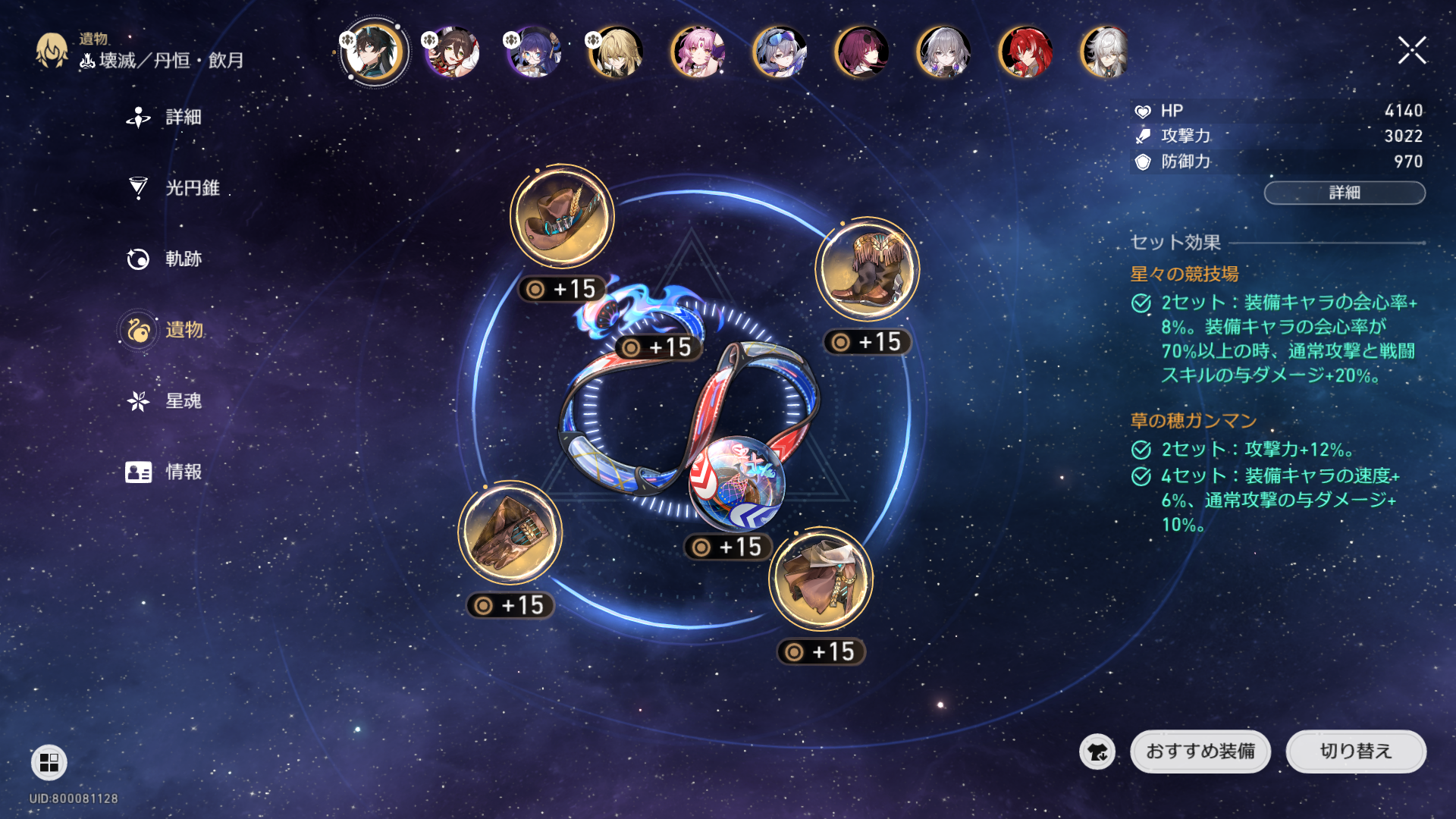This screenshot has height=819, width=1456.
Task: Choose the fringed boots feet relic
Action: (867, 270)
